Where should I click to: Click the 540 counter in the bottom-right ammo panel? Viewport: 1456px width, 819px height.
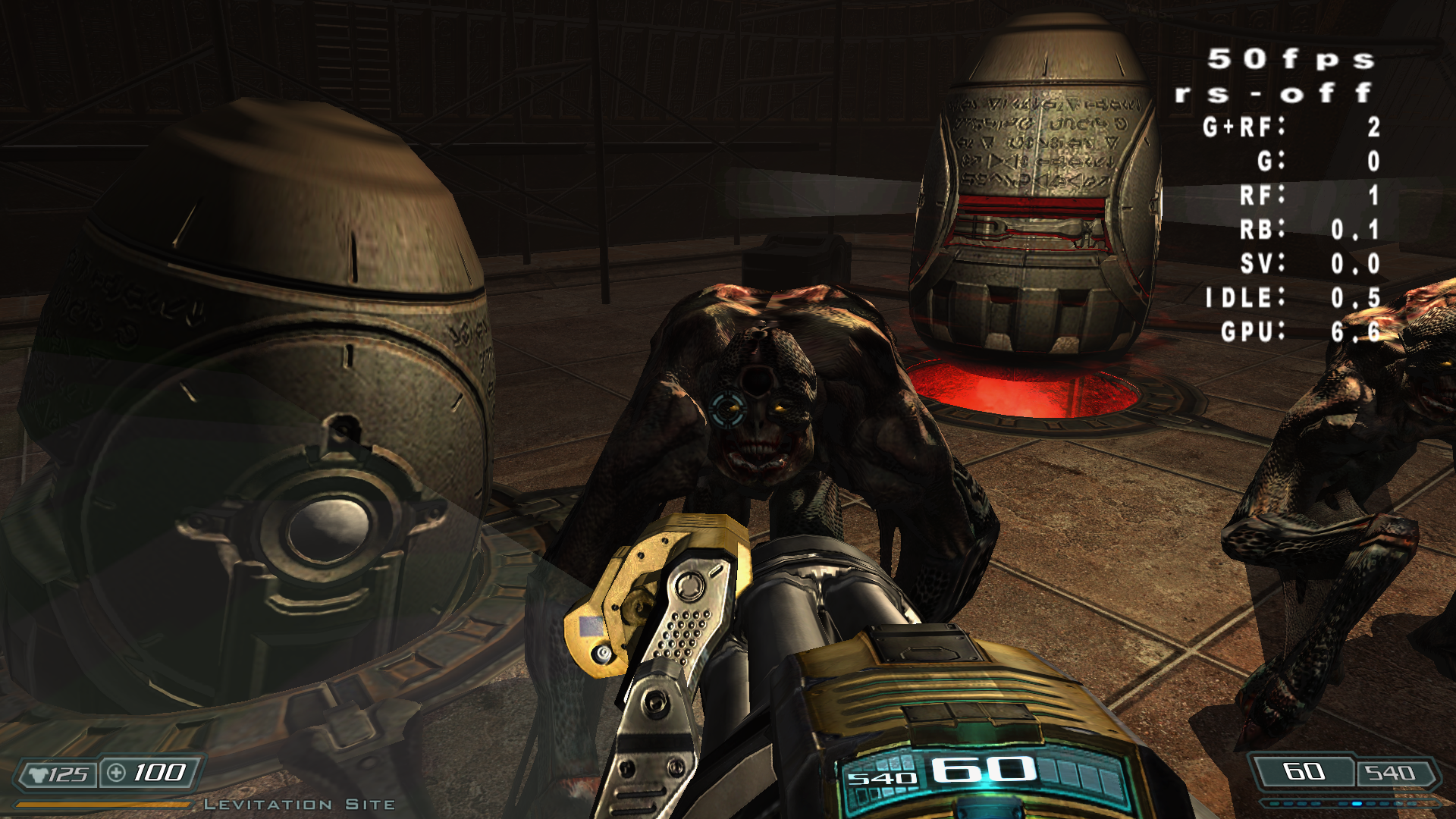1392,773
